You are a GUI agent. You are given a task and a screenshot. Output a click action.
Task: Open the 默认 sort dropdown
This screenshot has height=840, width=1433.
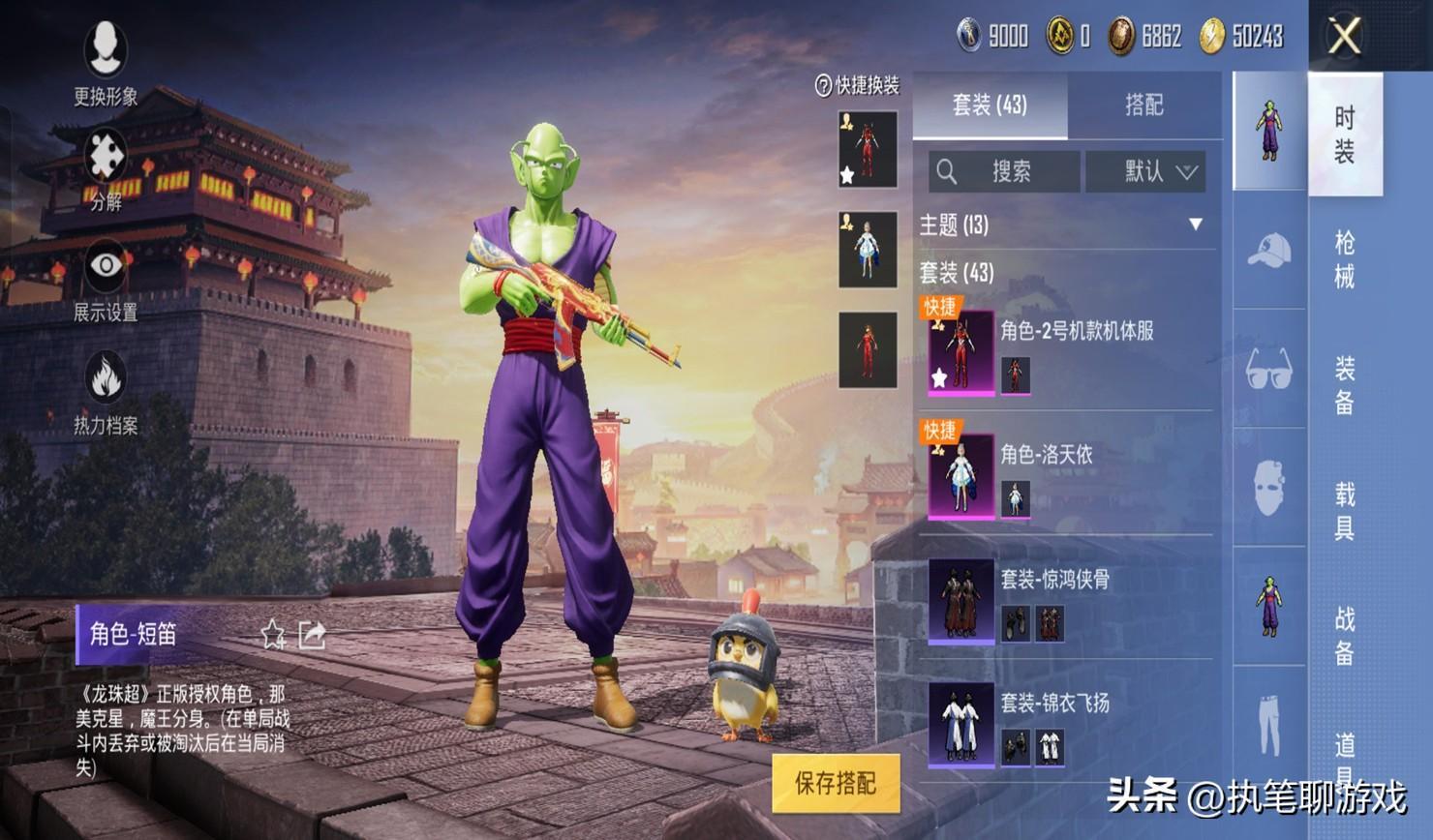click(x=1146, y=172)
